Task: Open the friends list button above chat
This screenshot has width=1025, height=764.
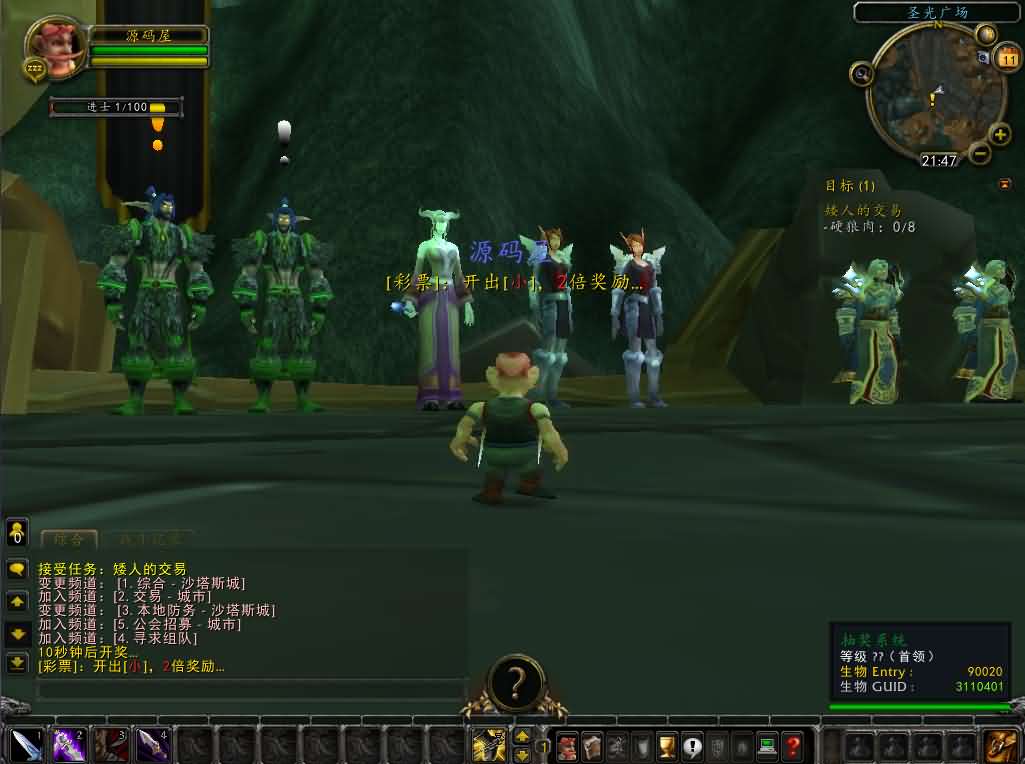Action: click(x=17, y=531)
